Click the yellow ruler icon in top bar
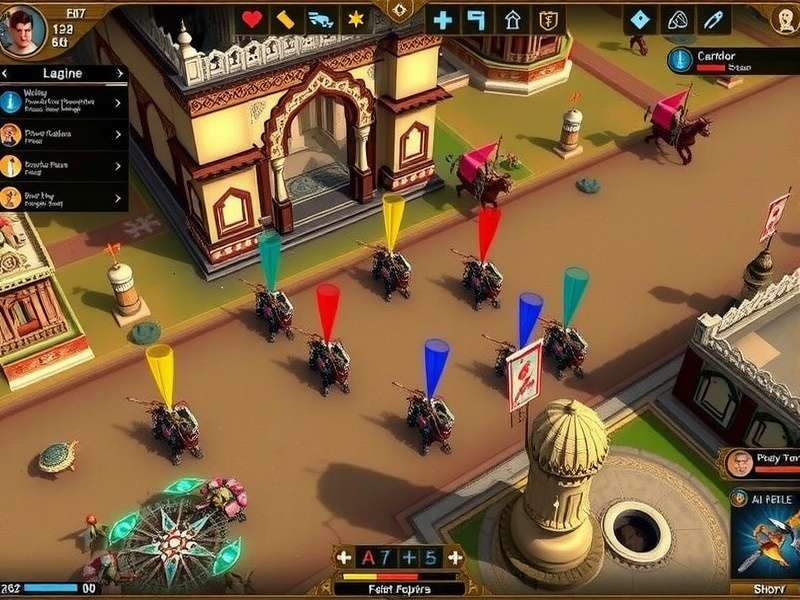The image size is (800, 600). (285, 19)
